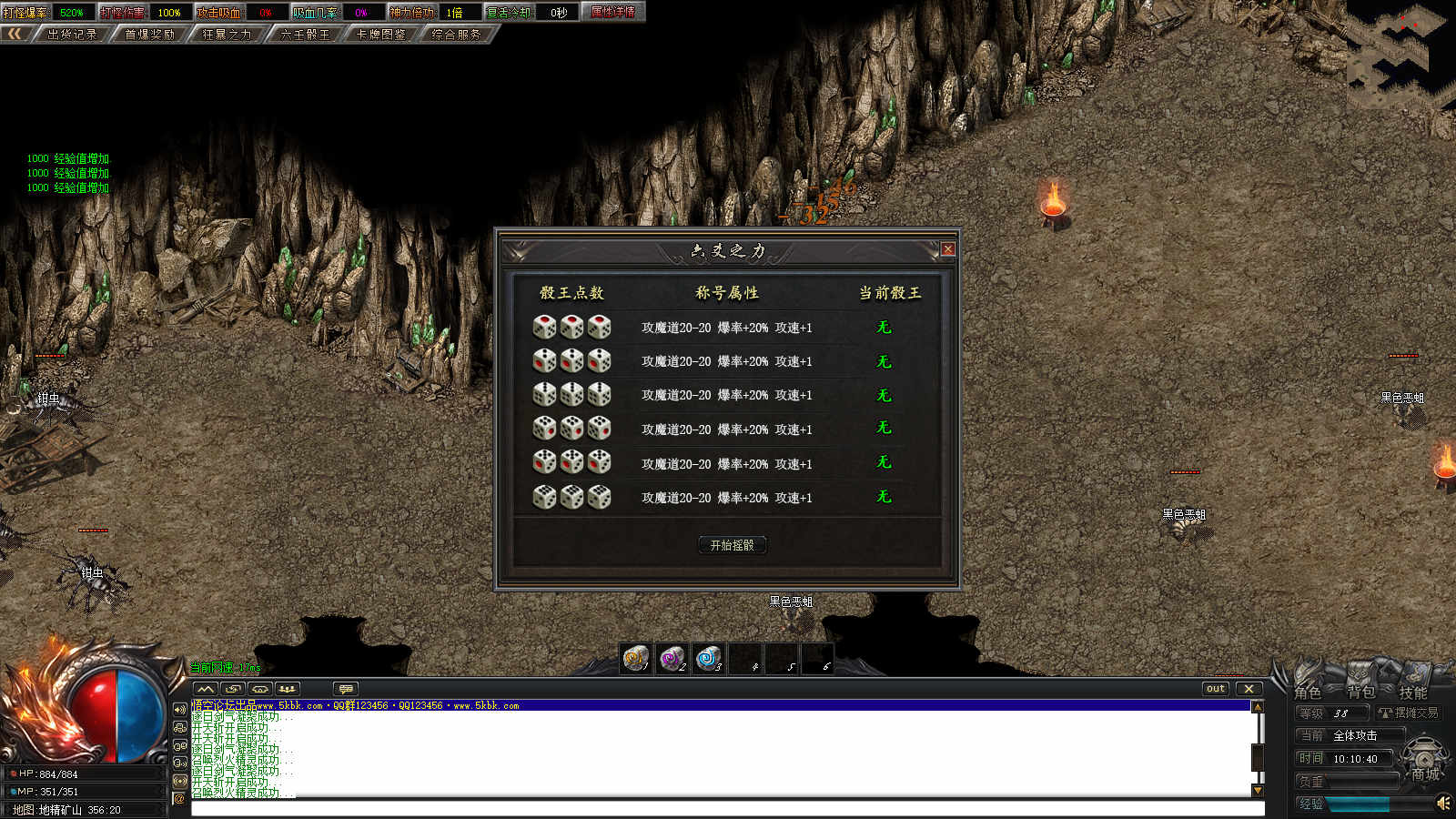Click the 开始摇骰 button to roll dice
The image size is (1456, 819).
732,545
